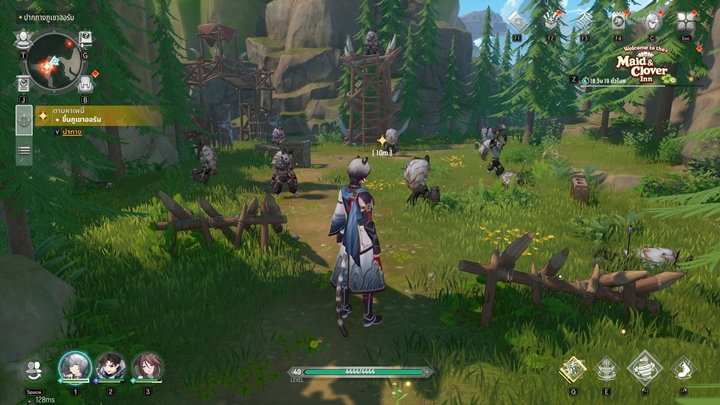Viewport: 720px width, 405px height.
Task: Switch to the dark-haired second party member
Action: click(x=111, y=367)
